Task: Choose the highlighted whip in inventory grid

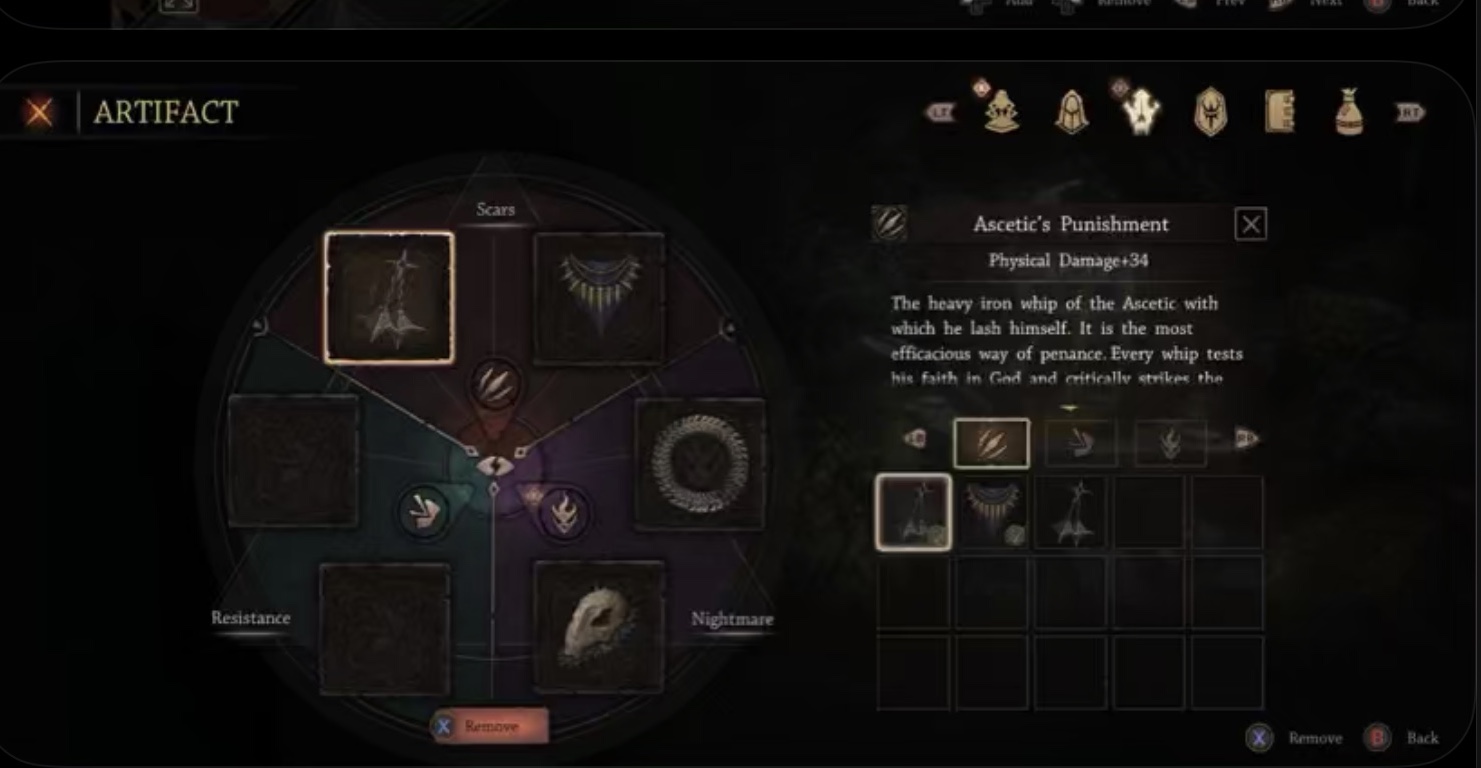Action: [x=913, y=512]
